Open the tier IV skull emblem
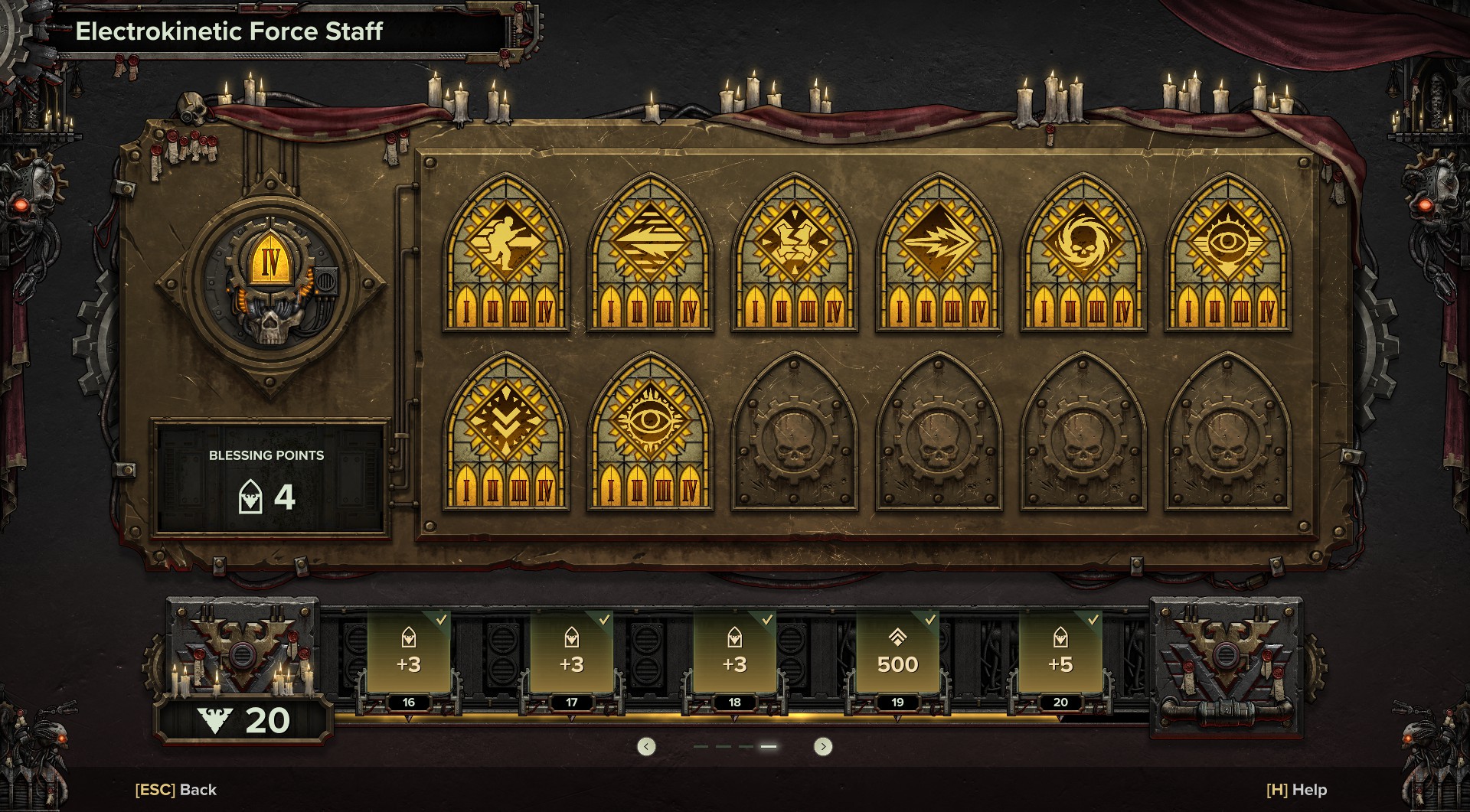Screen dimensions: 1470x812 click(x=270, y=283)
